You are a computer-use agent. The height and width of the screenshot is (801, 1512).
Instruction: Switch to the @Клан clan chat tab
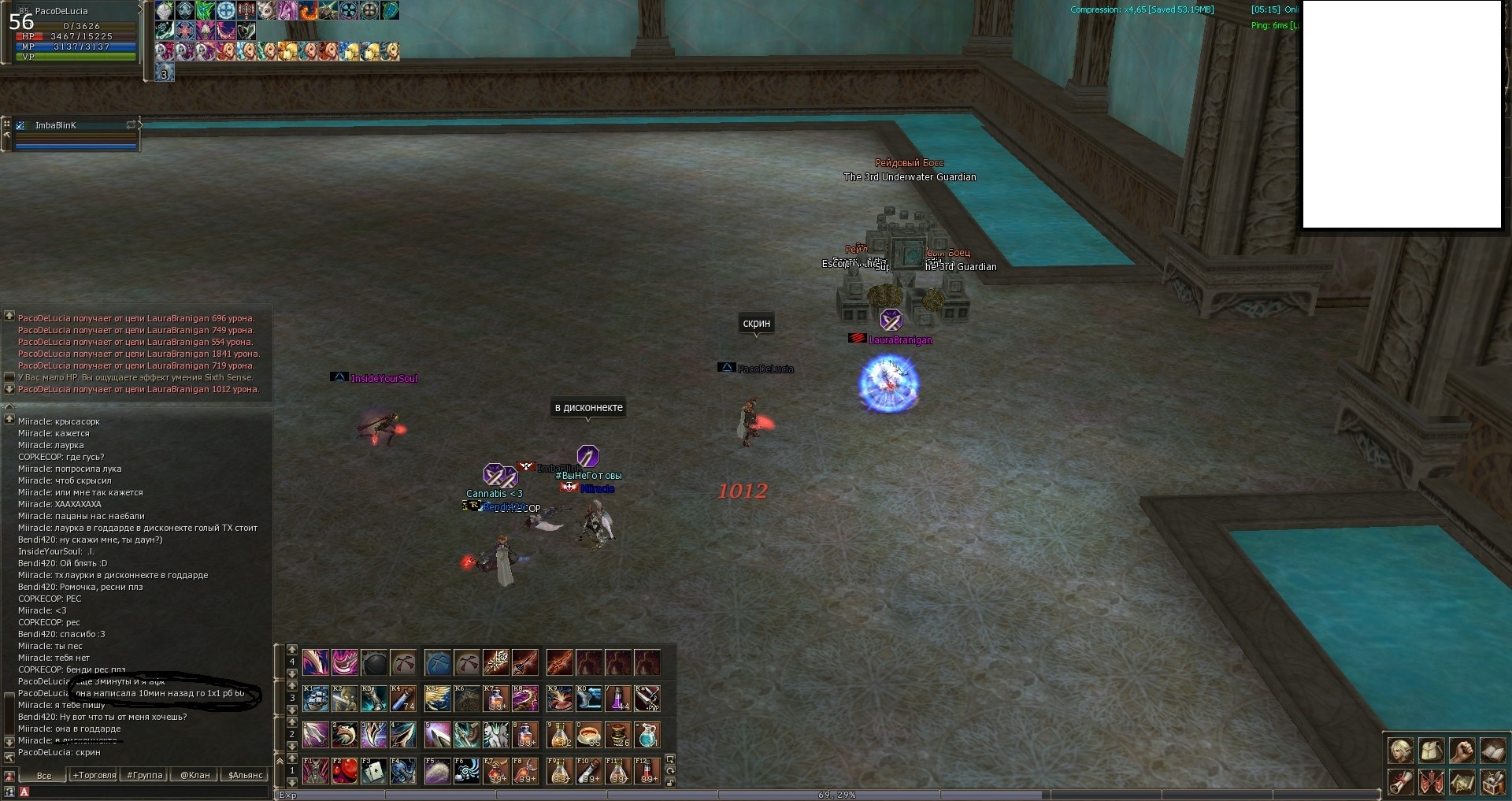(195, 775)
